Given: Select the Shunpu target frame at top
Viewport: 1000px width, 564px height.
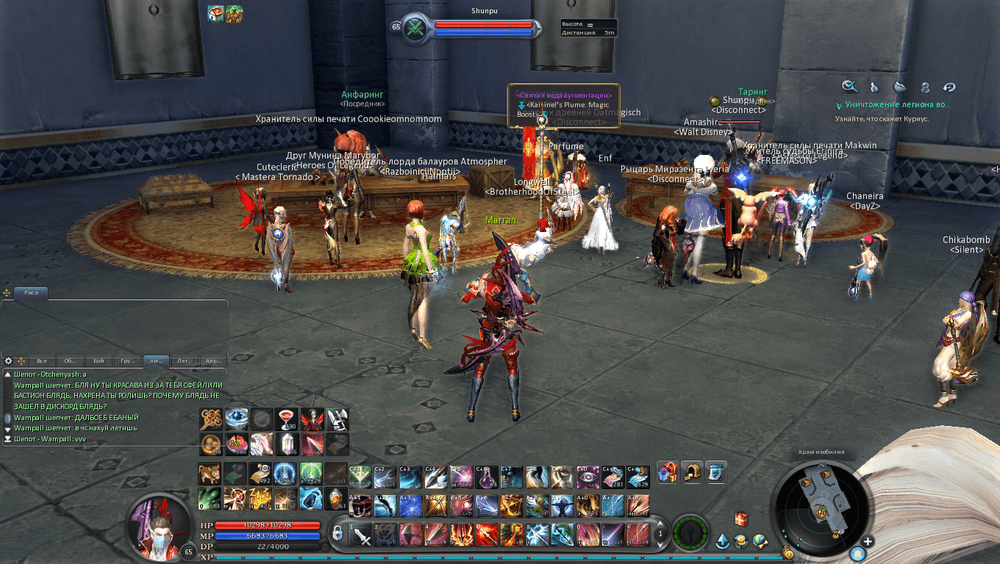Looking at the screenshot, I should click(470, 28).
